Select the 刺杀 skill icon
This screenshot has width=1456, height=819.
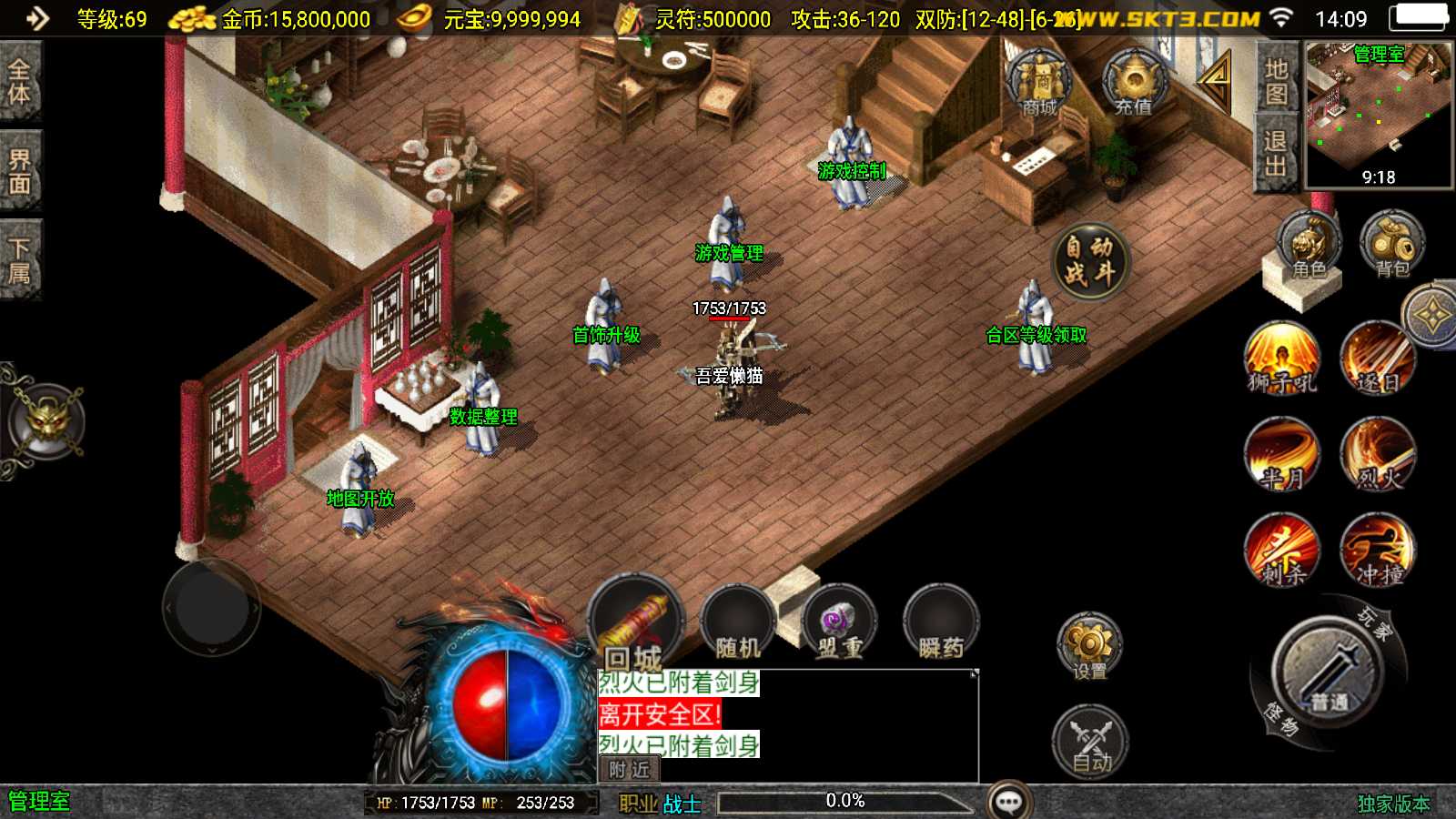coord(1283,551)
